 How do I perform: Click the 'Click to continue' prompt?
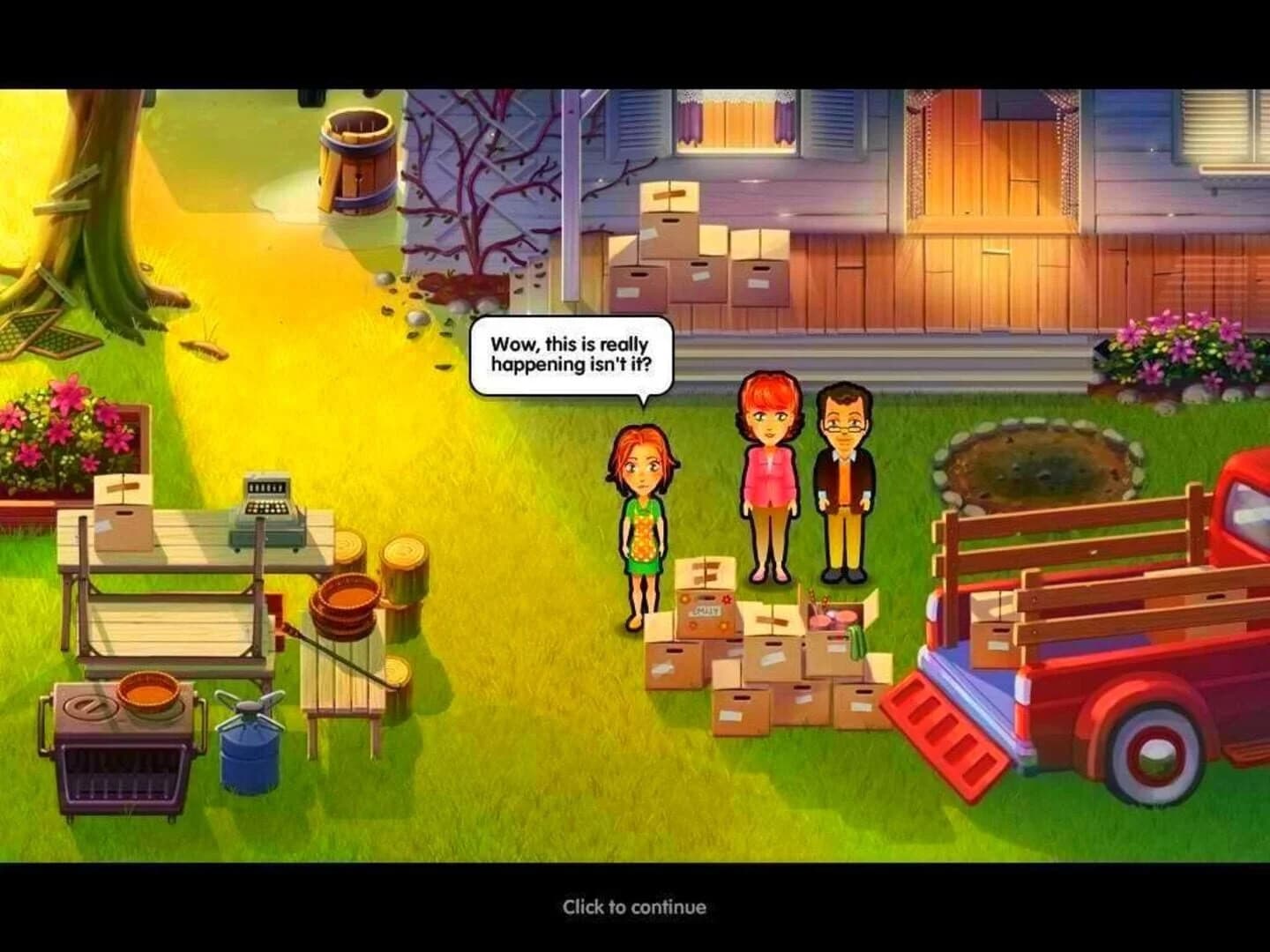(633, 906)
